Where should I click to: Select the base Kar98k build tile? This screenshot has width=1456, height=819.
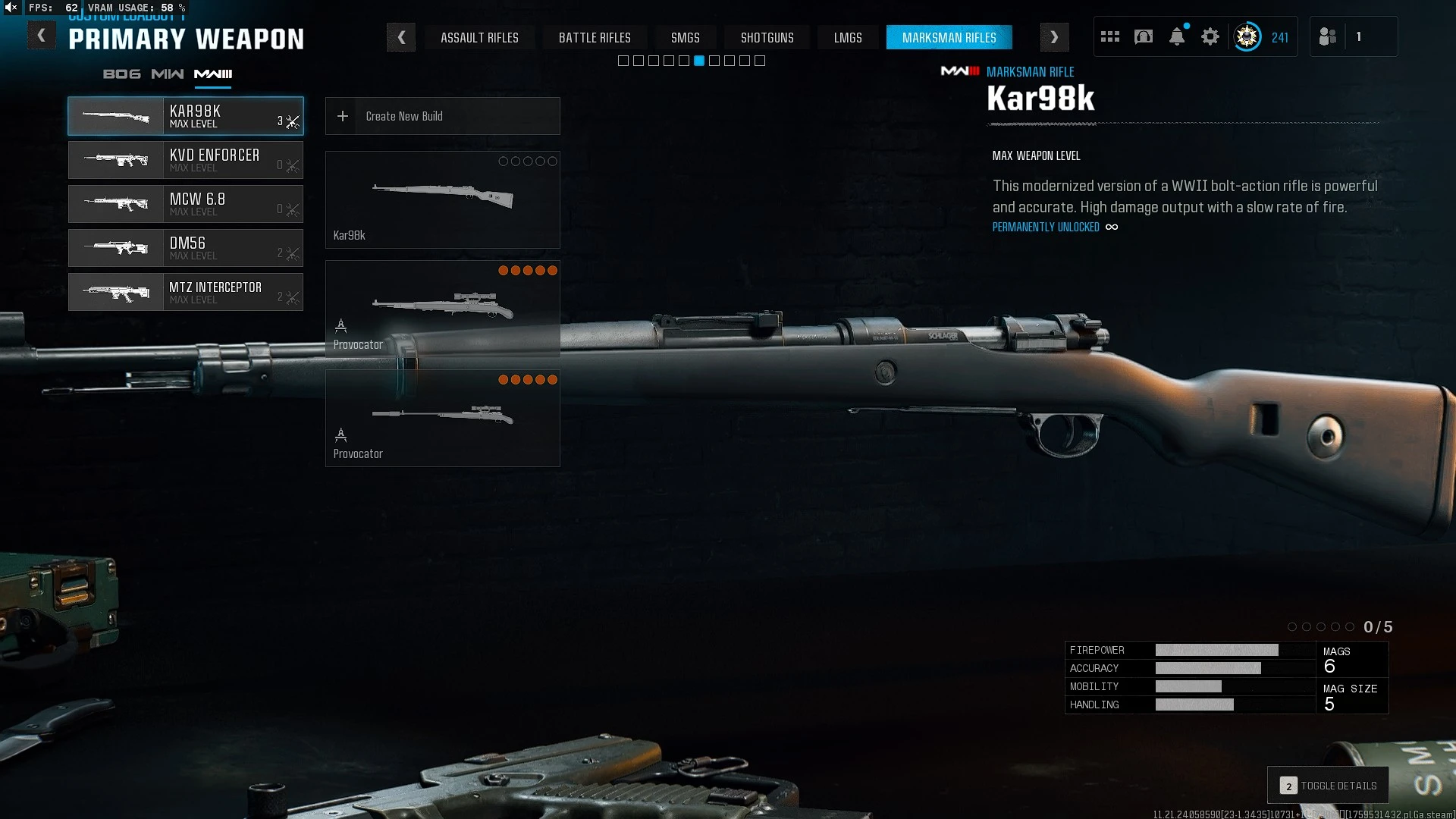tap(442, 199)
